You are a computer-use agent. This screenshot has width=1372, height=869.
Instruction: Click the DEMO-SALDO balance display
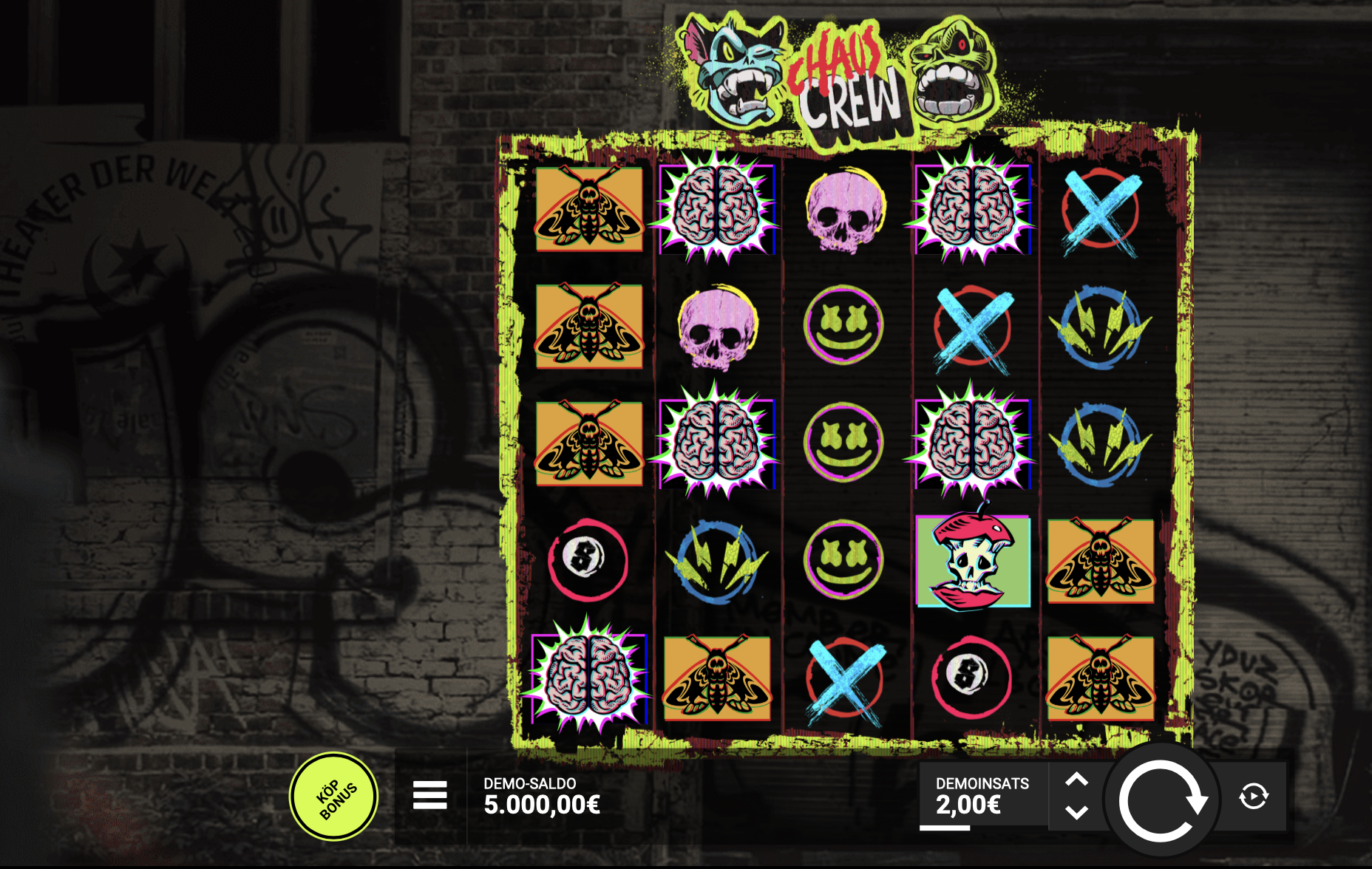point(540,798)
